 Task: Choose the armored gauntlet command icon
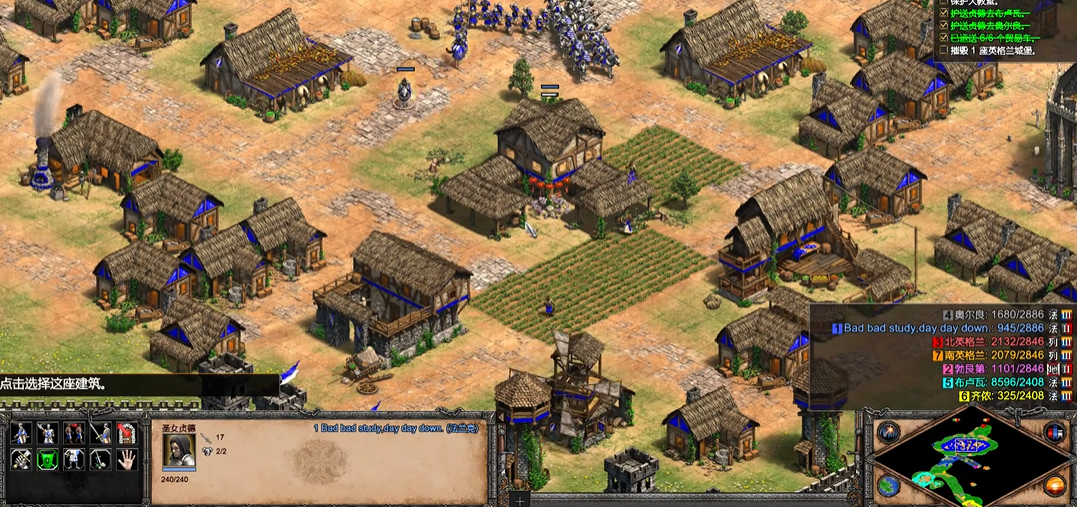tap(21, 460)
